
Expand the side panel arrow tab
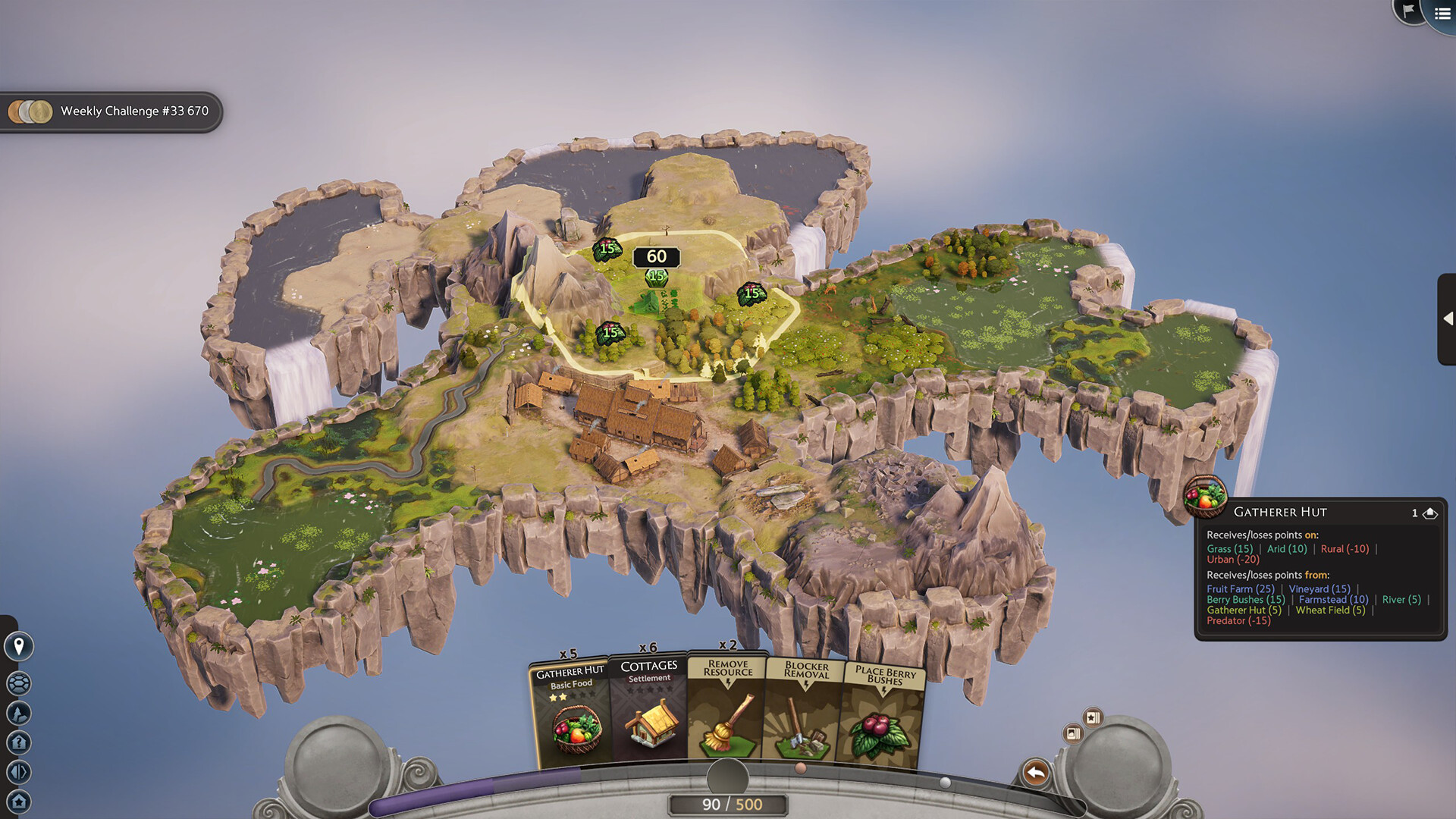[1447, 318]
